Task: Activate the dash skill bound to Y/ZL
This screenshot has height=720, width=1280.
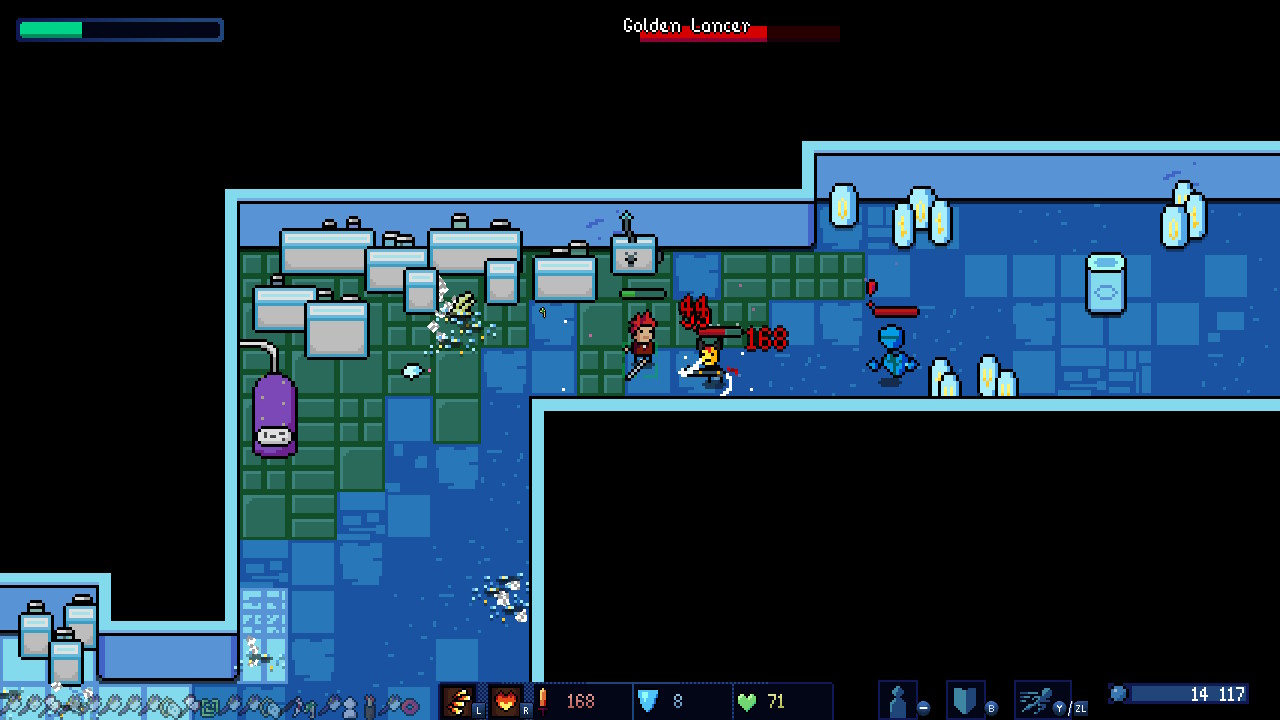Action: (1036, 698)
